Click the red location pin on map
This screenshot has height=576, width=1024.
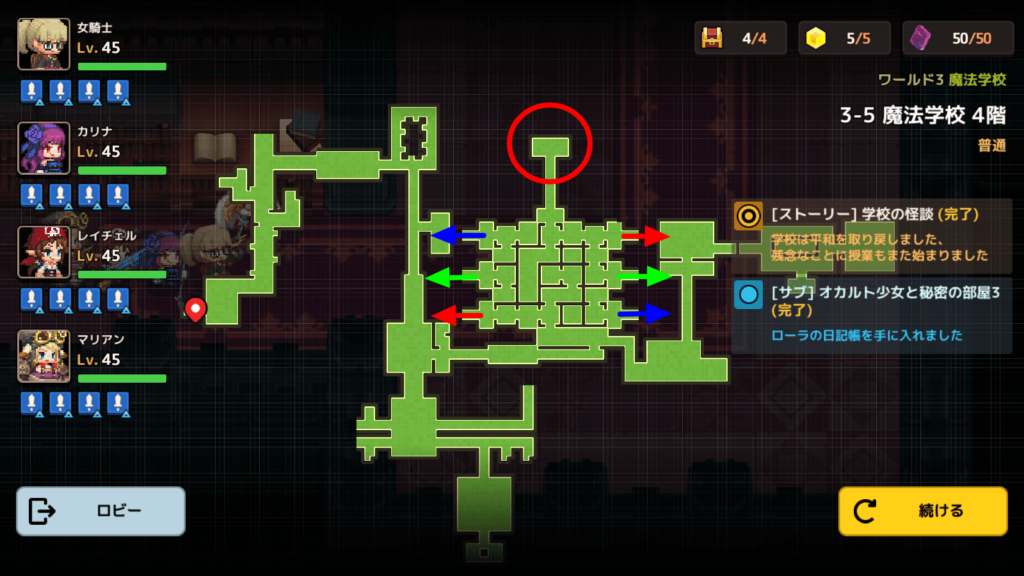(196, 308)
